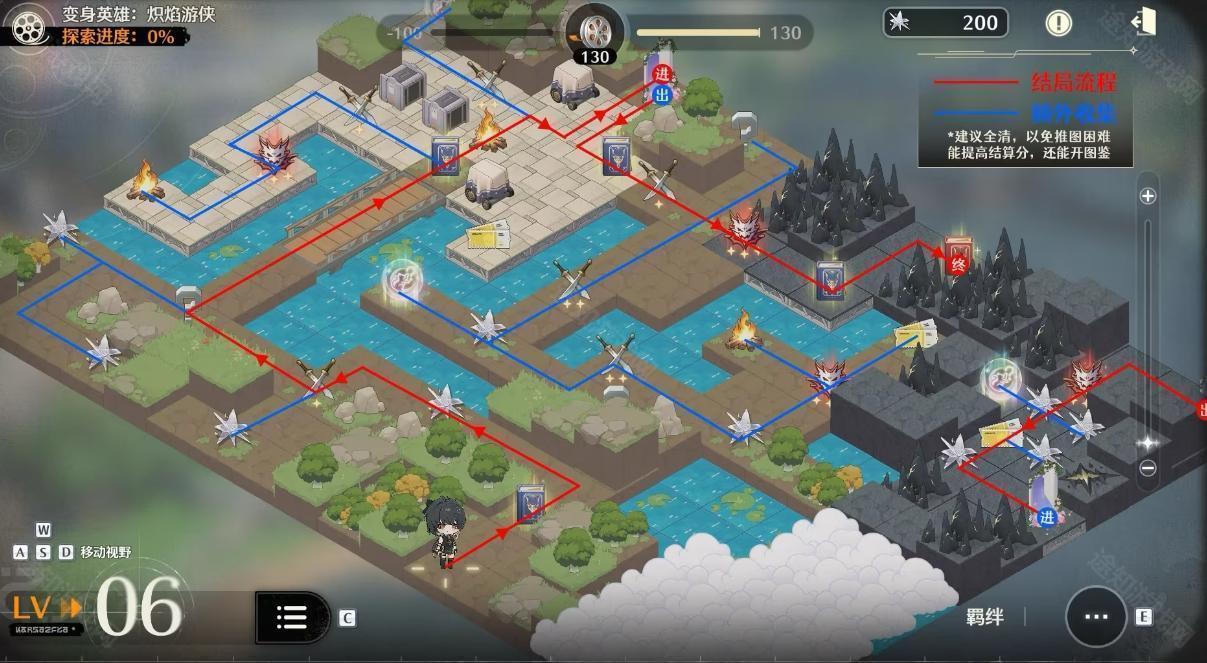Open the exclamation mark info icon
1207x663 pixels.
tap(1058, 22)
